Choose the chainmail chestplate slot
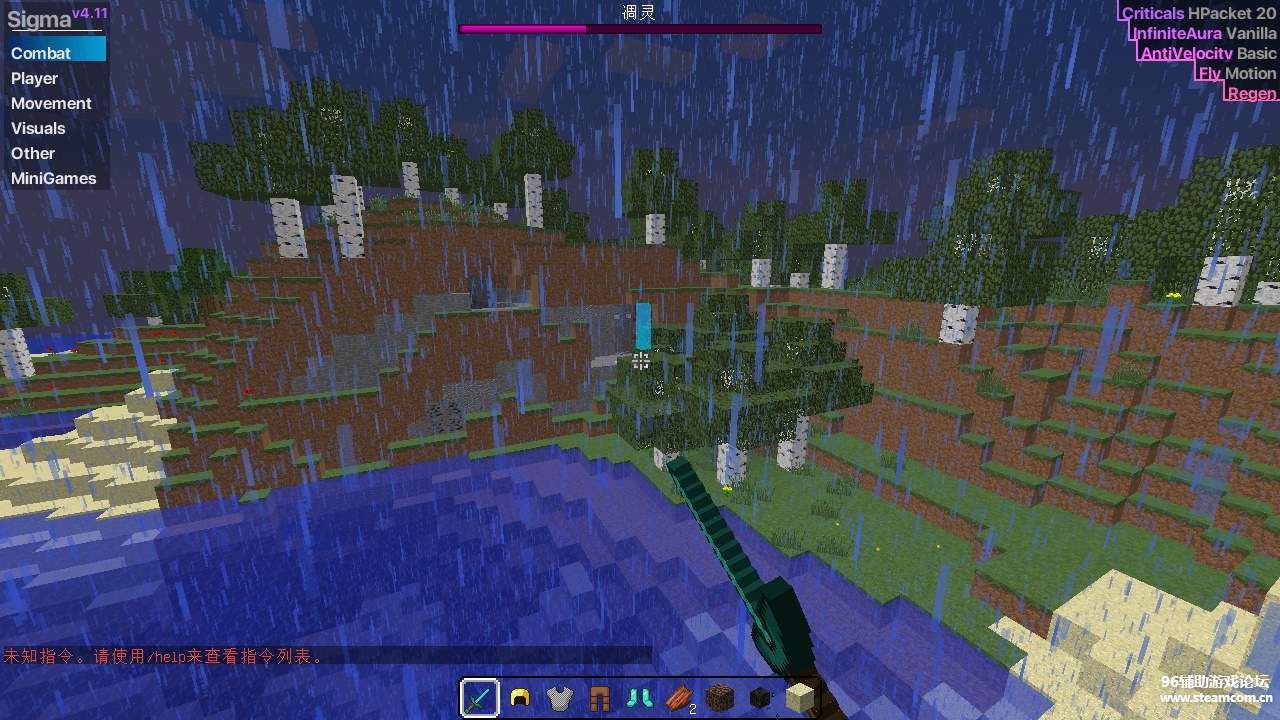The image size is (1280, 720). (559, 697)
